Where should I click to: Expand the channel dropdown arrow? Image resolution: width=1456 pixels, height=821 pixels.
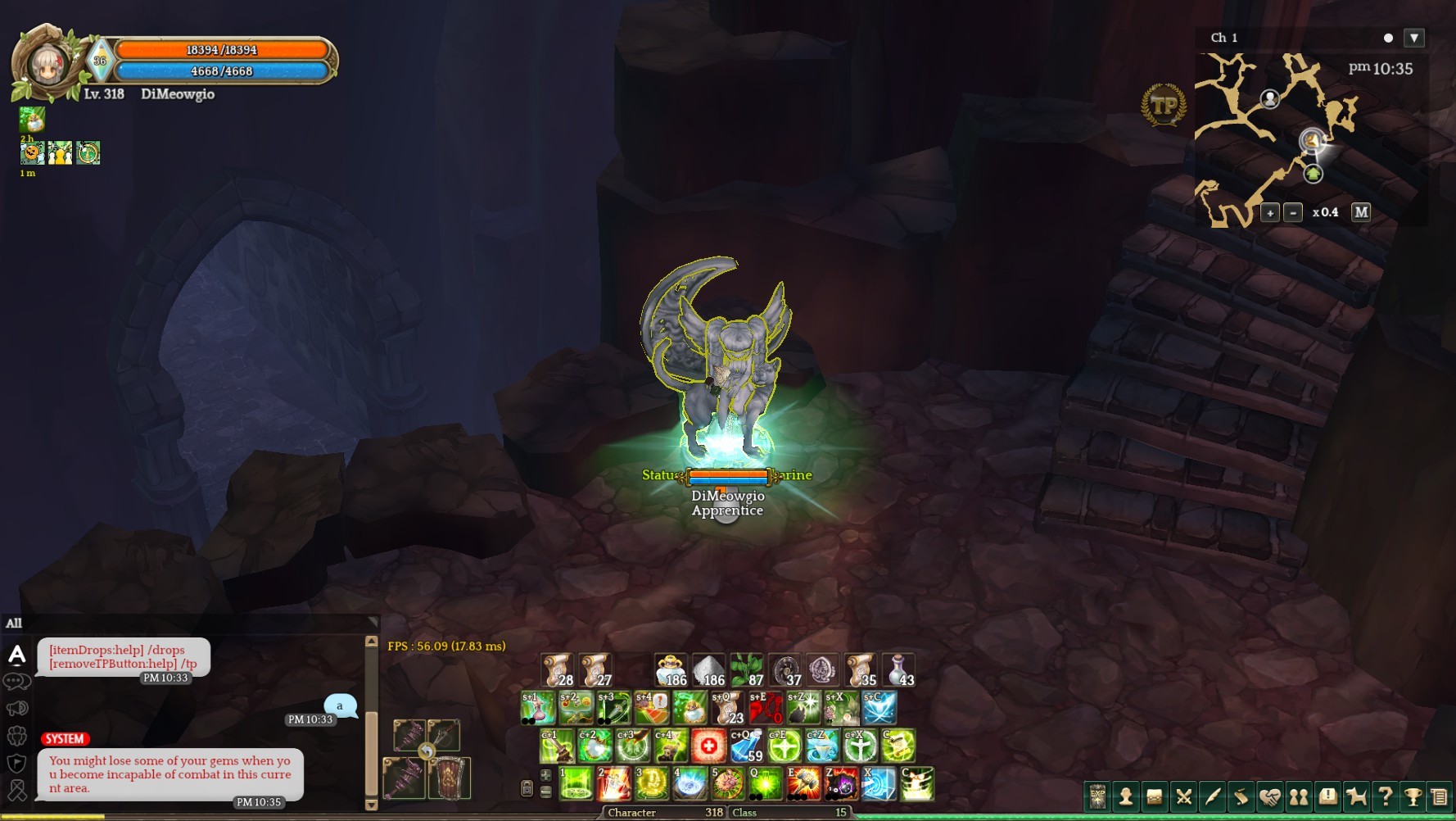(x=1414, y=38)
